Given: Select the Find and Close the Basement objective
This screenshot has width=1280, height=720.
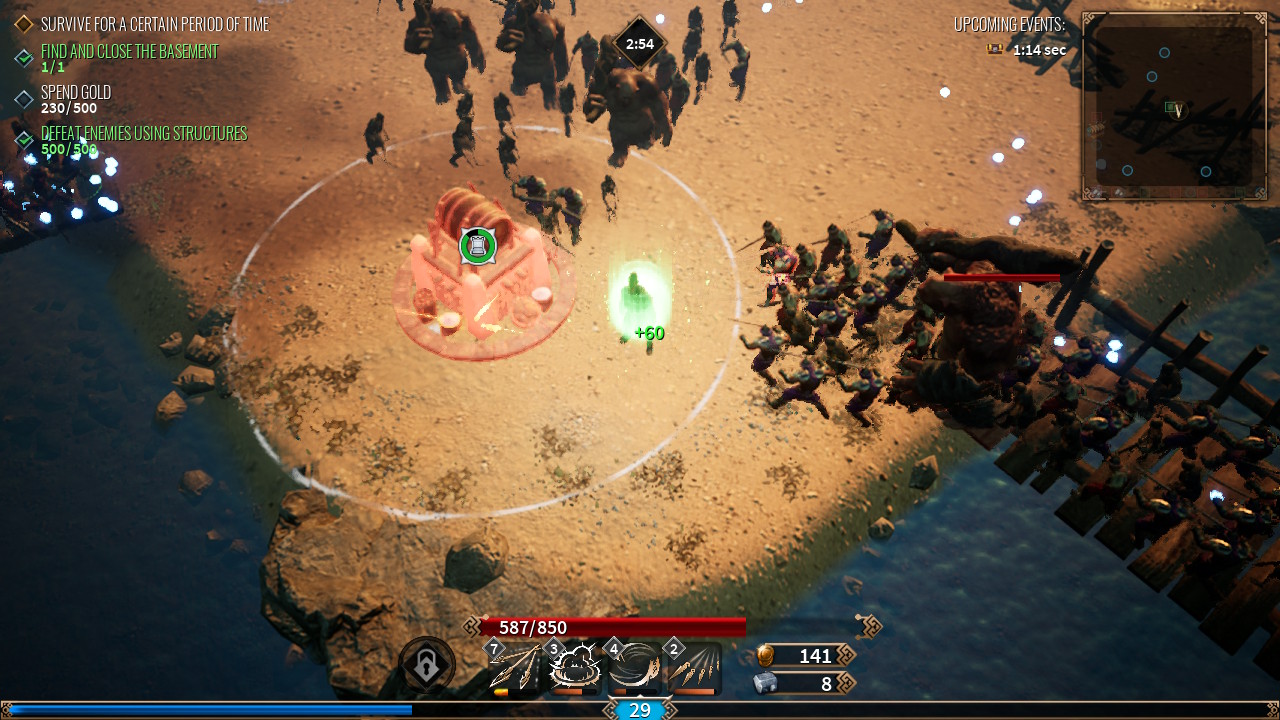Looking at the screenshot, I should pos(129,52).
